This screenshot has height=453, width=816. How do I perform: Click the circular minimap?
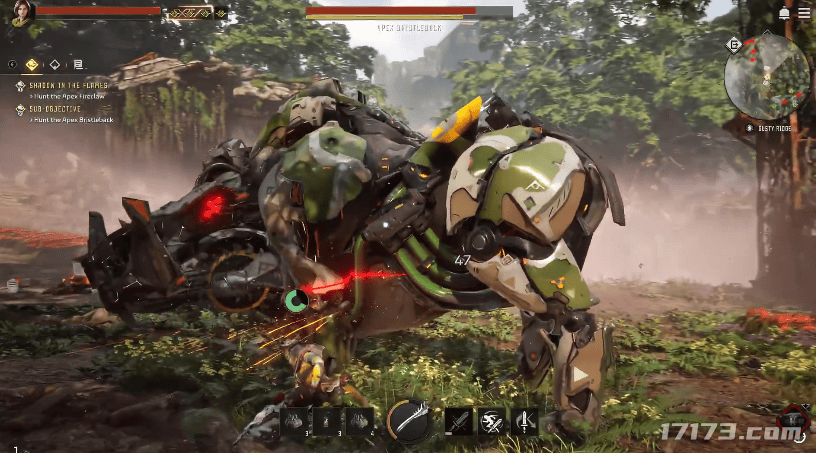tap(767, 76)
